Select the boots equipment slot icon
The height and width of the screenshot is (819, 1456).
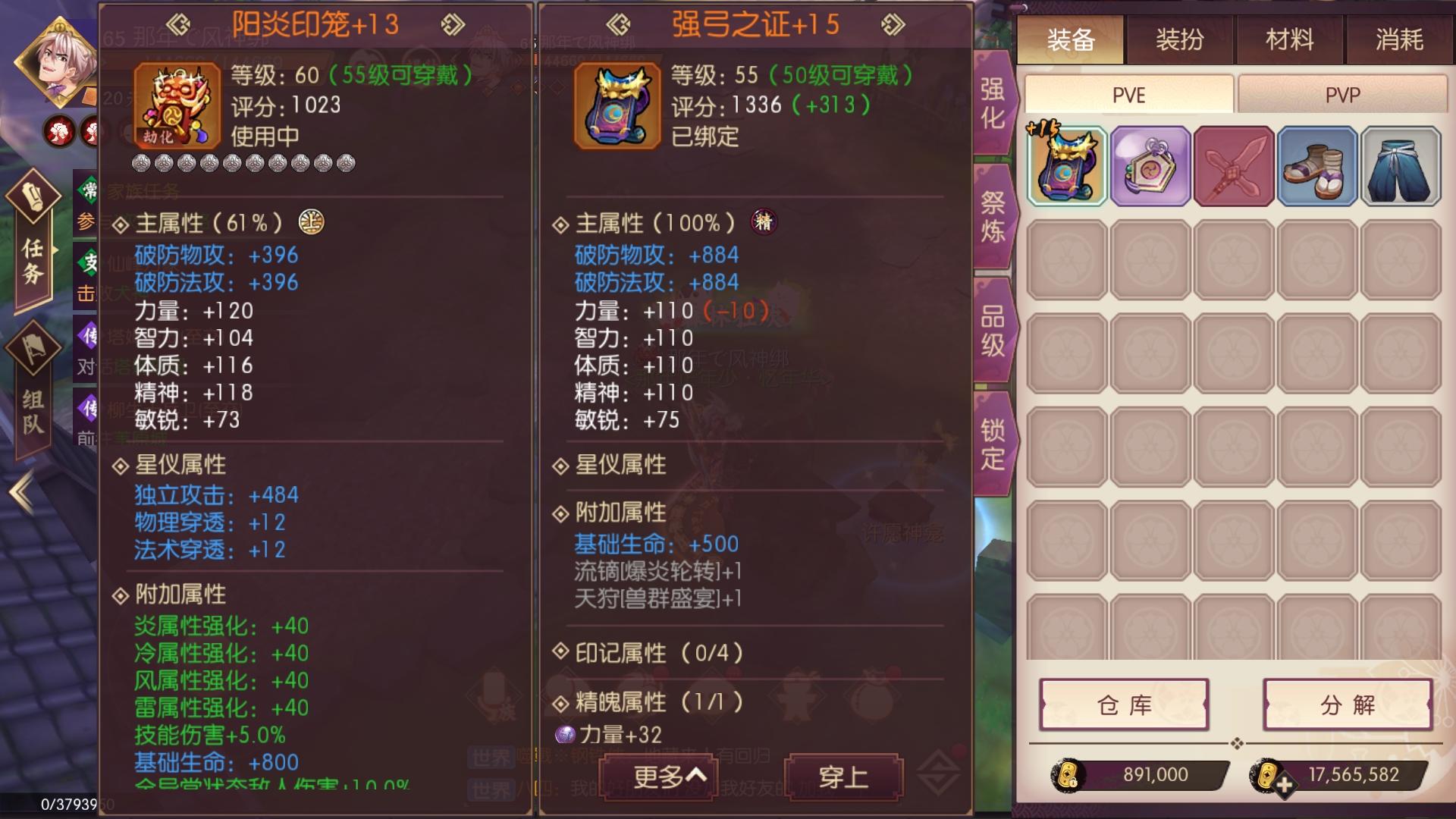[x=1318, y=165]
